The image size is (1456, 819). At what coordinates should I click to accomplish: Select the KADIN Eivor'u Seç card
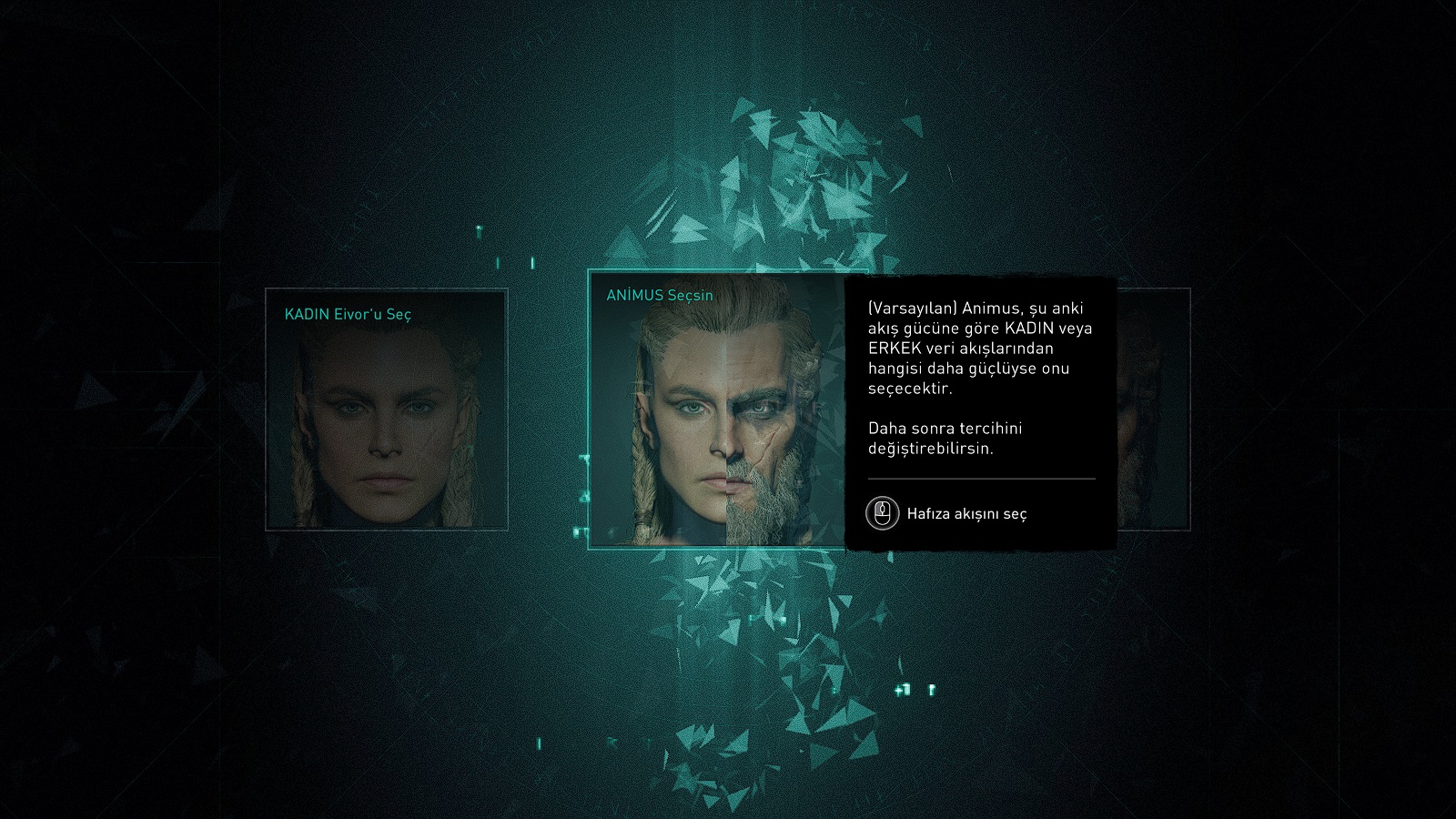click(x=386, y=409)
